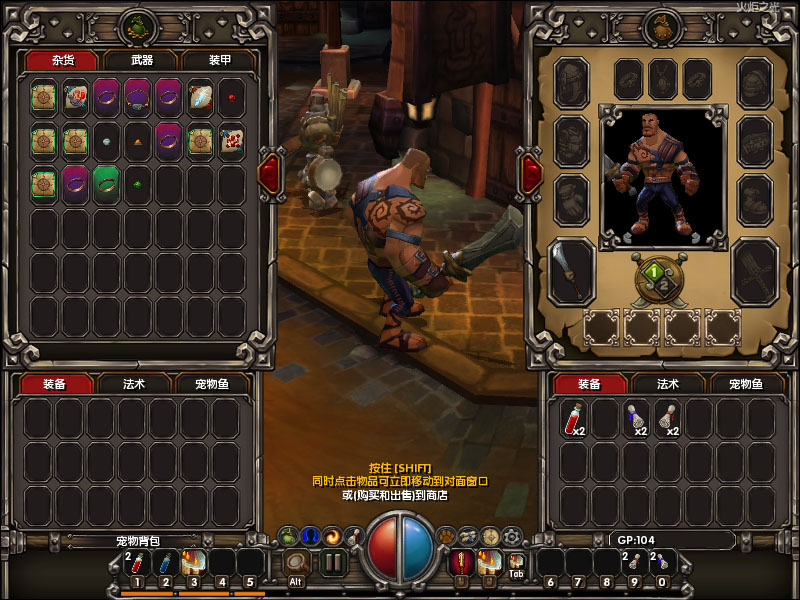Select the red potion x2 in the backpack

click(x=574, y=418)
